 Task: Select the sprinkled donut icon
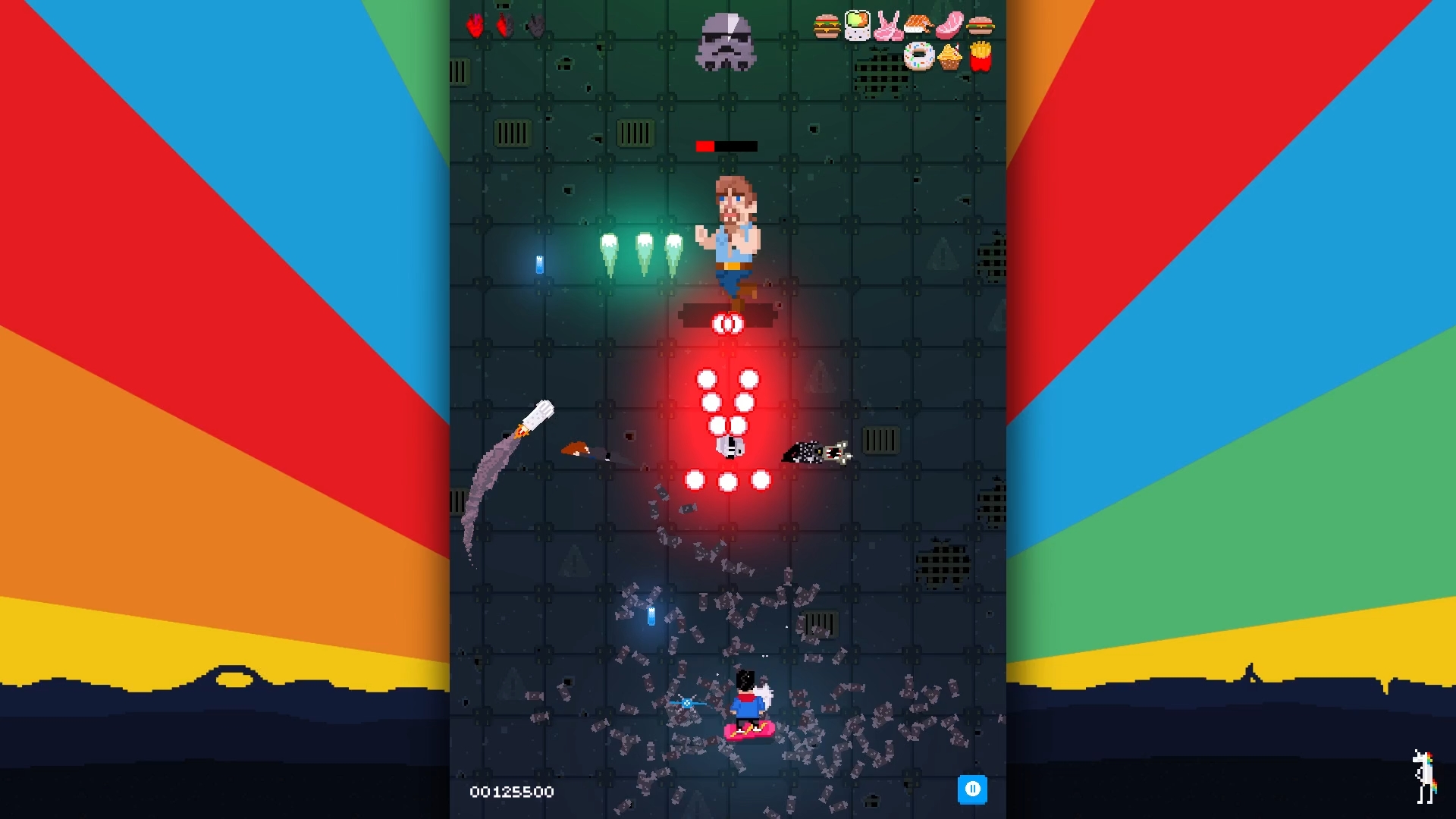point(919,56)
